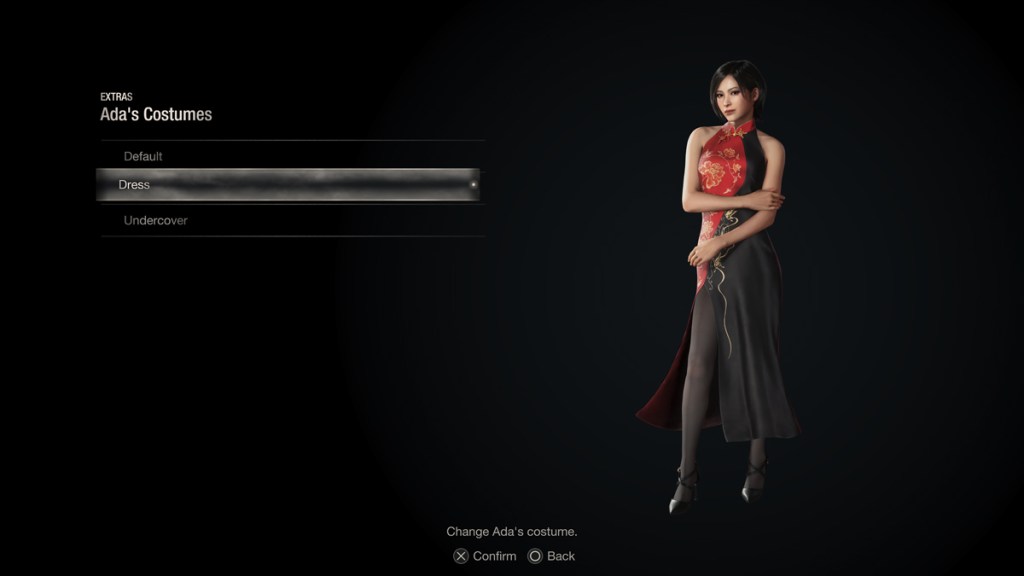This screenshot has width=1024, height=576.
Task: Pick the Undercover costume
Action: point(155,220)
